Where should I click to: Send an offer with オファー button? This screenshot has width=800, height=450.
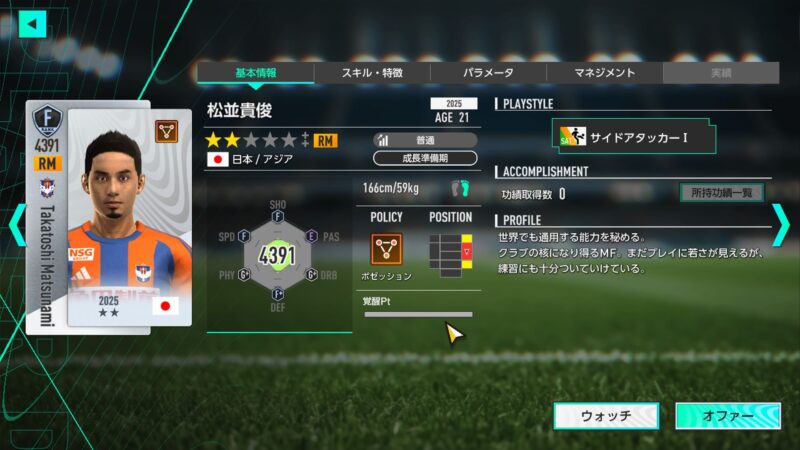point(726,416)
